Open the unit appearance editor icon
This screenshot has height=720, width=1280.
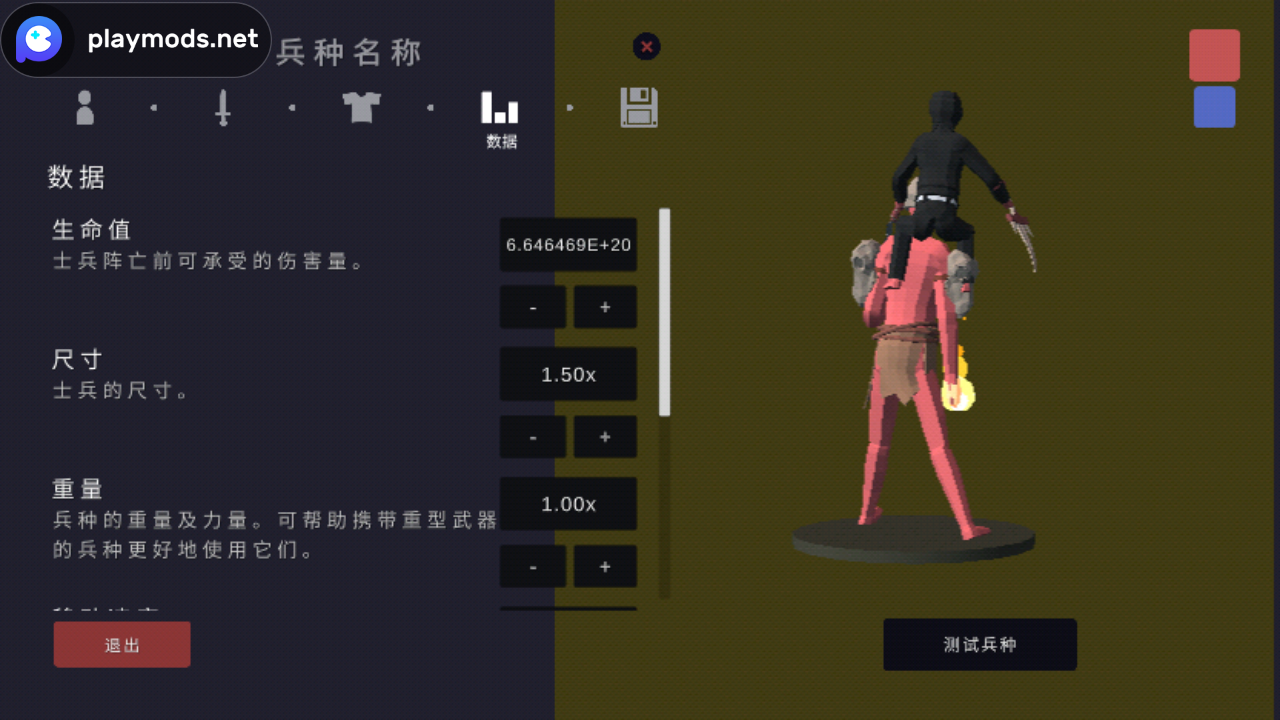click(x=84, y=107)
